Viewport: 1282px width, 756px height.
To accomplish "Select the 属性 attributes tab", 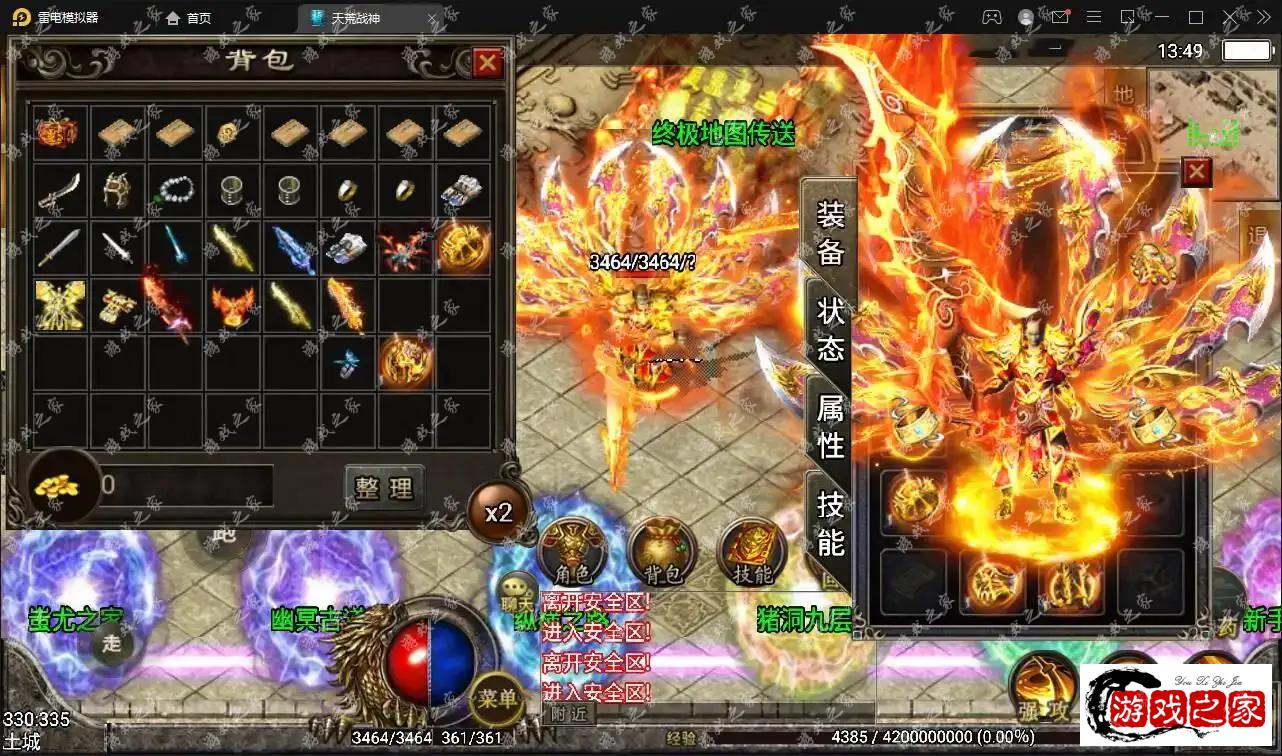I will tap(831, 425).
